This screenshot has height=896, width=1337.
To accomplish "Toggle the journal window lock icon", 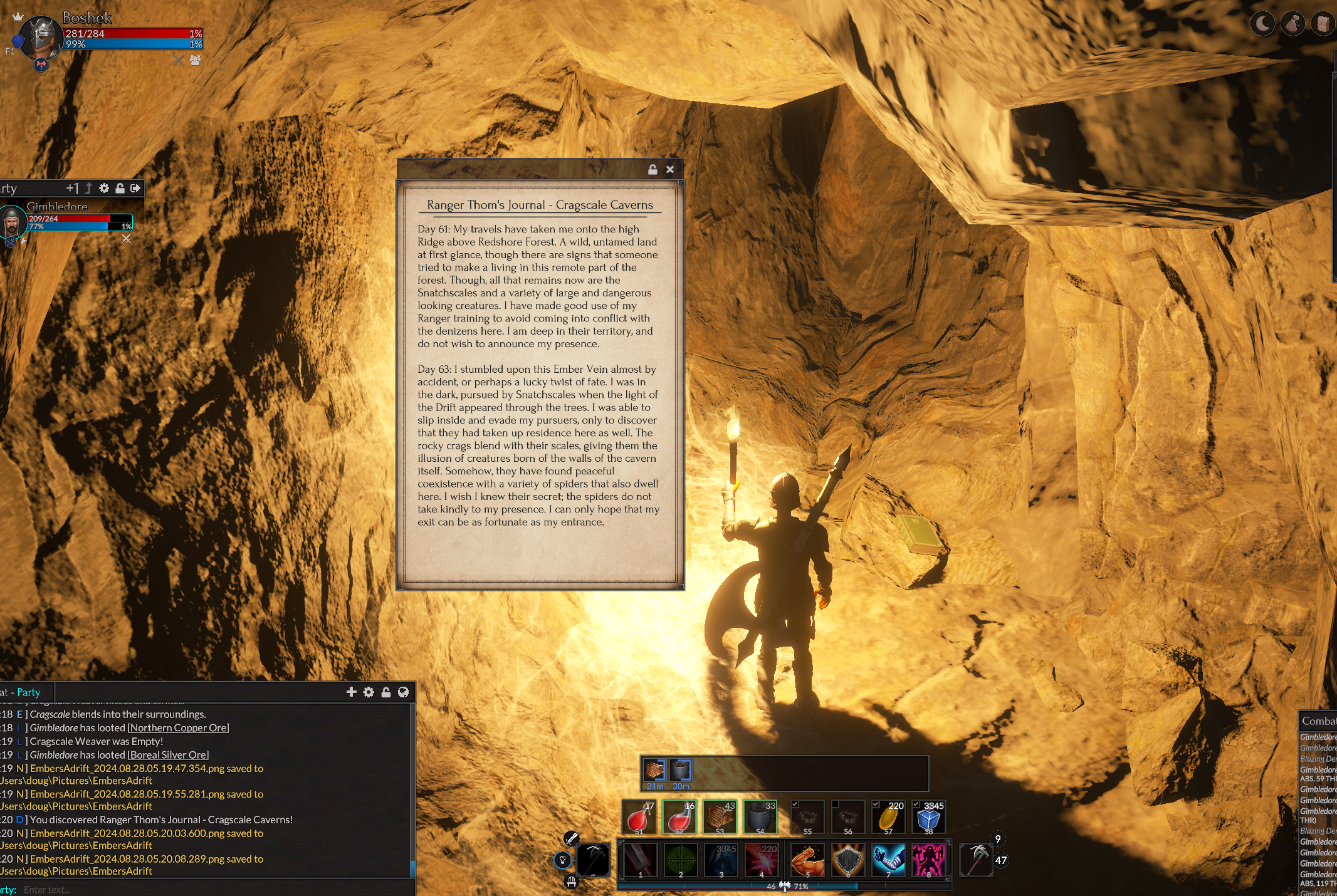I will [653, 169].
